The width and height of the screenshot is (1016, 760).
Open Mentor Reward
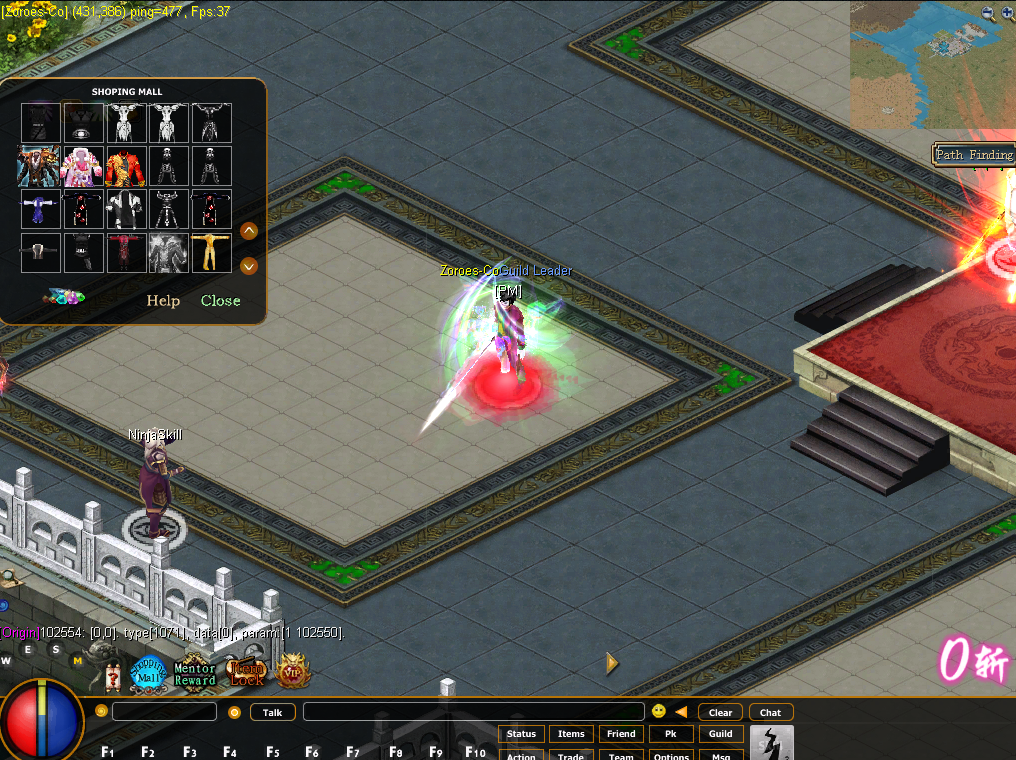[x=195, y=674]
